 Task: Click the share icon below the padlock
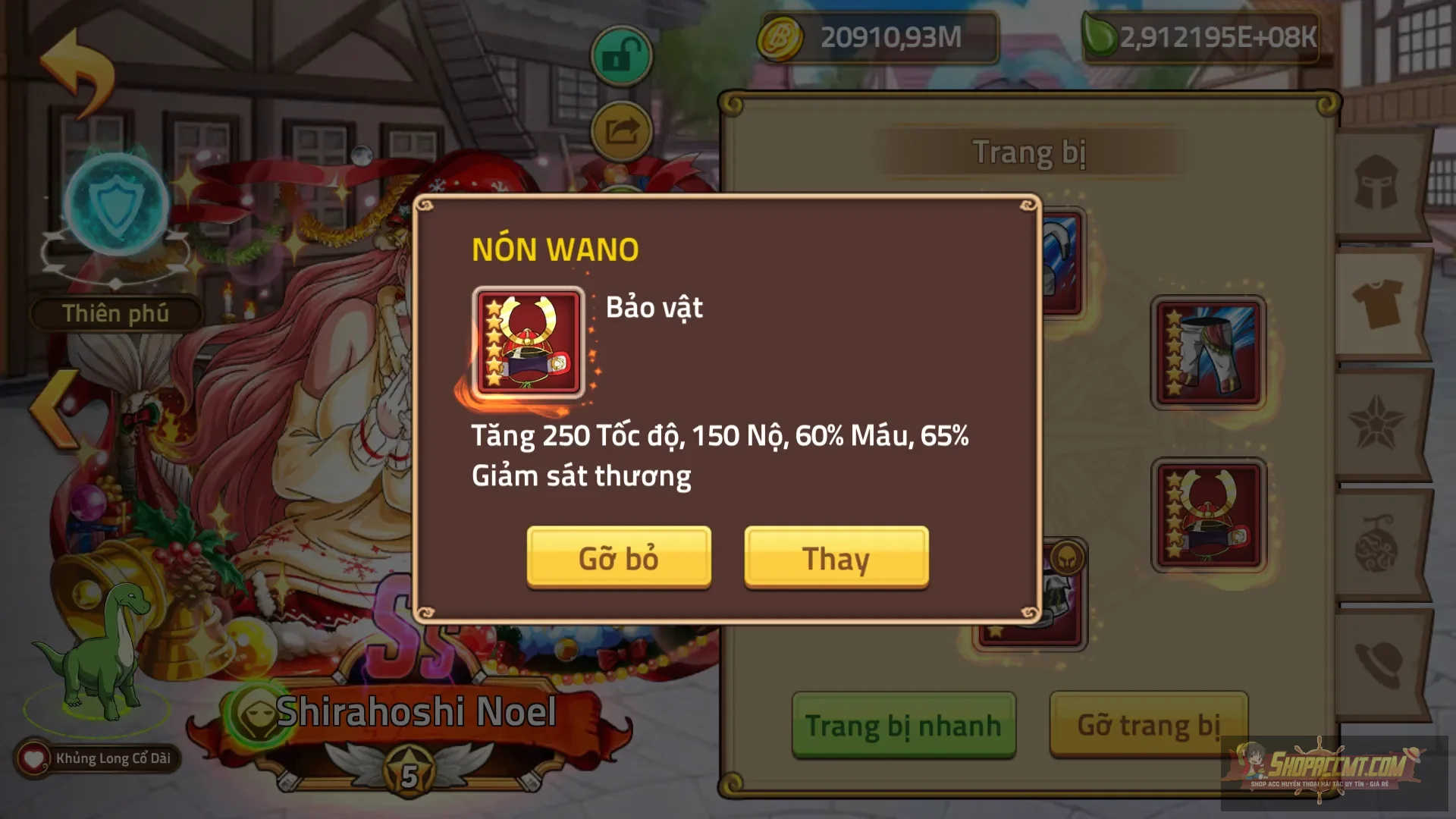click(x=620, y=130)
